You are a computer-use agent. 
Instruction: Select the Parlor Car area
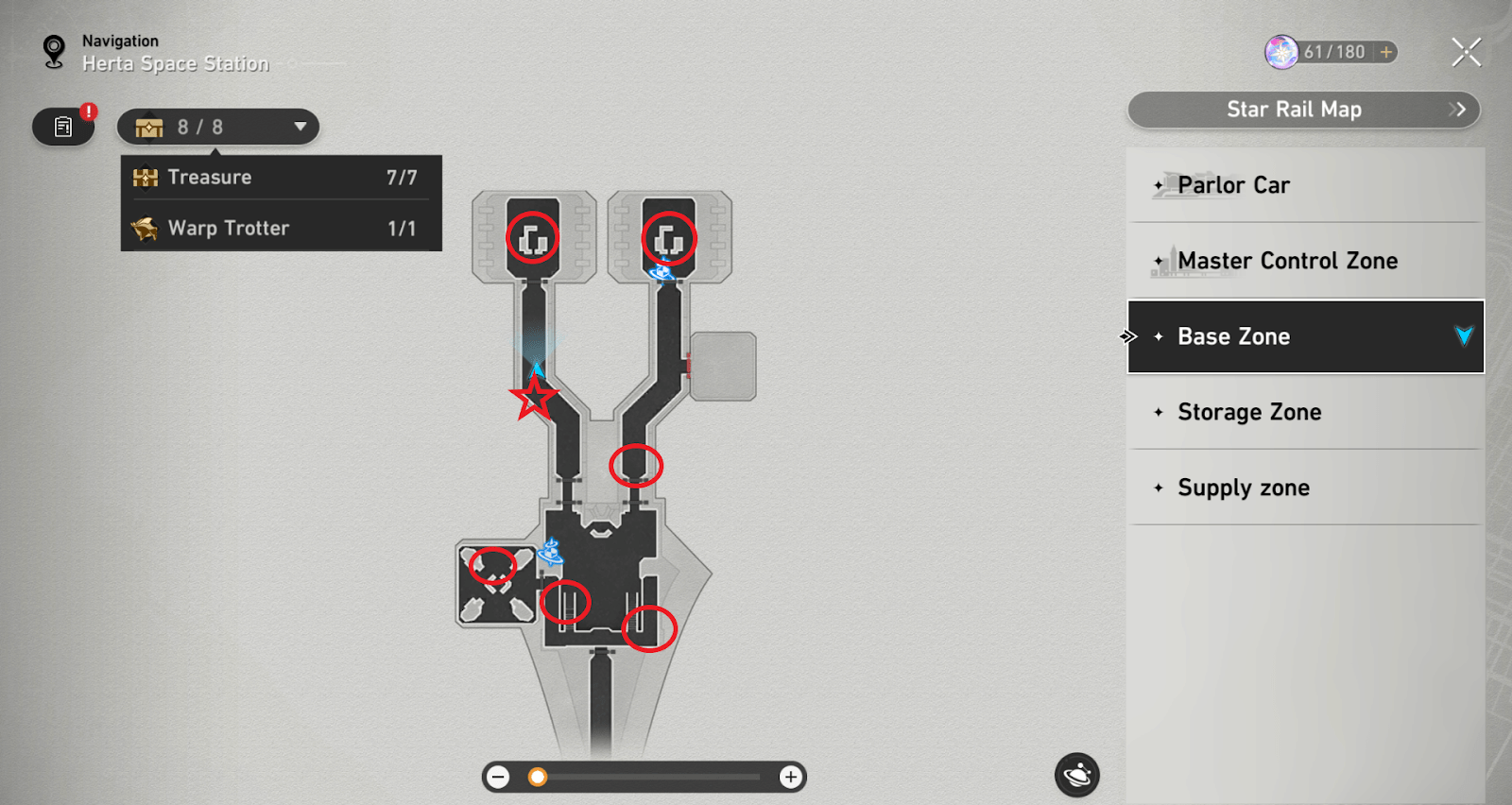click(x=1305, y=185)
